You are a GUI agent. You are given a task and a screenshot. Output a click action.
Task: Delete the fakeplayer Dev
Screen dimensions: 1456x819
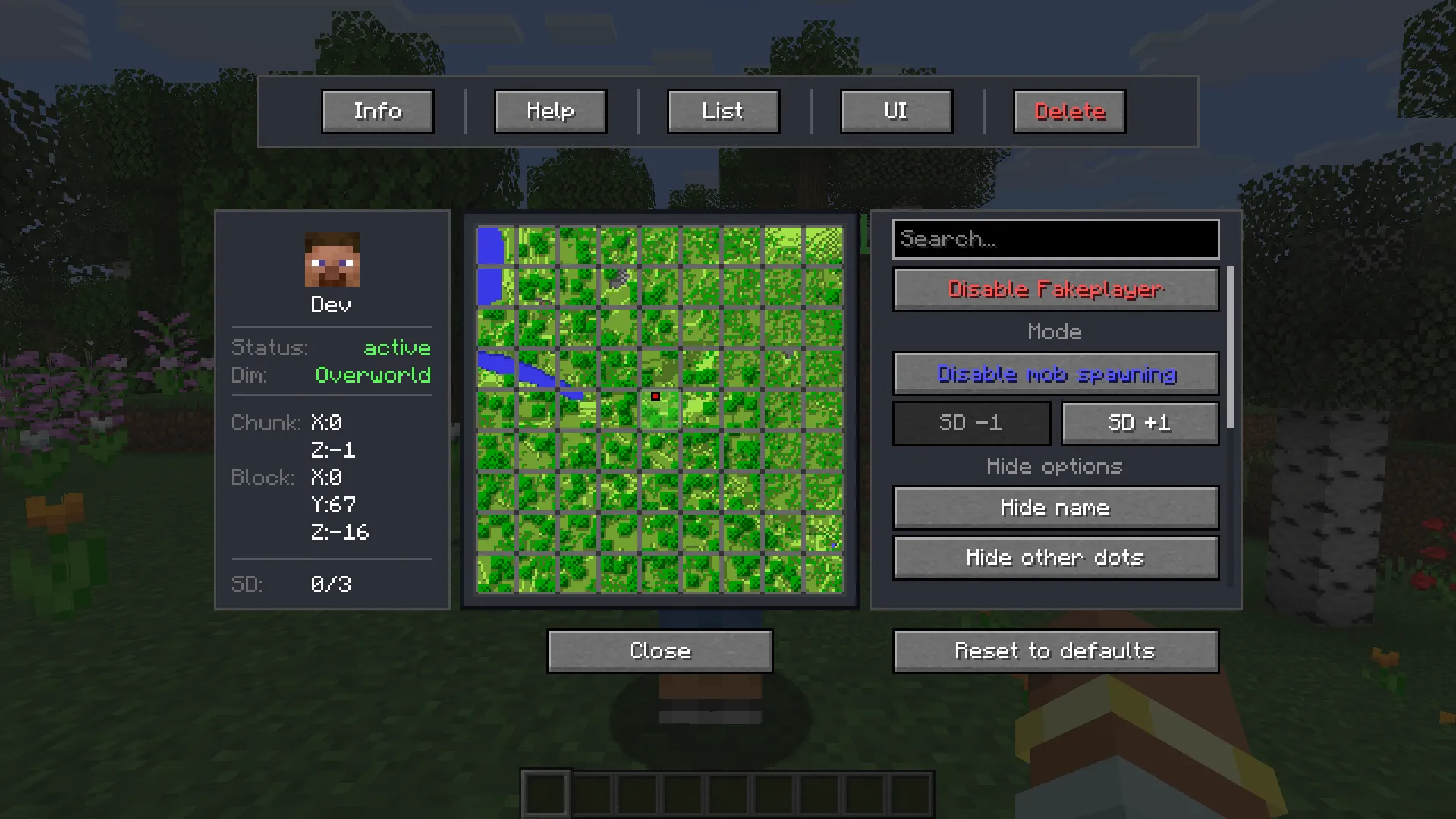(1069, 111)
